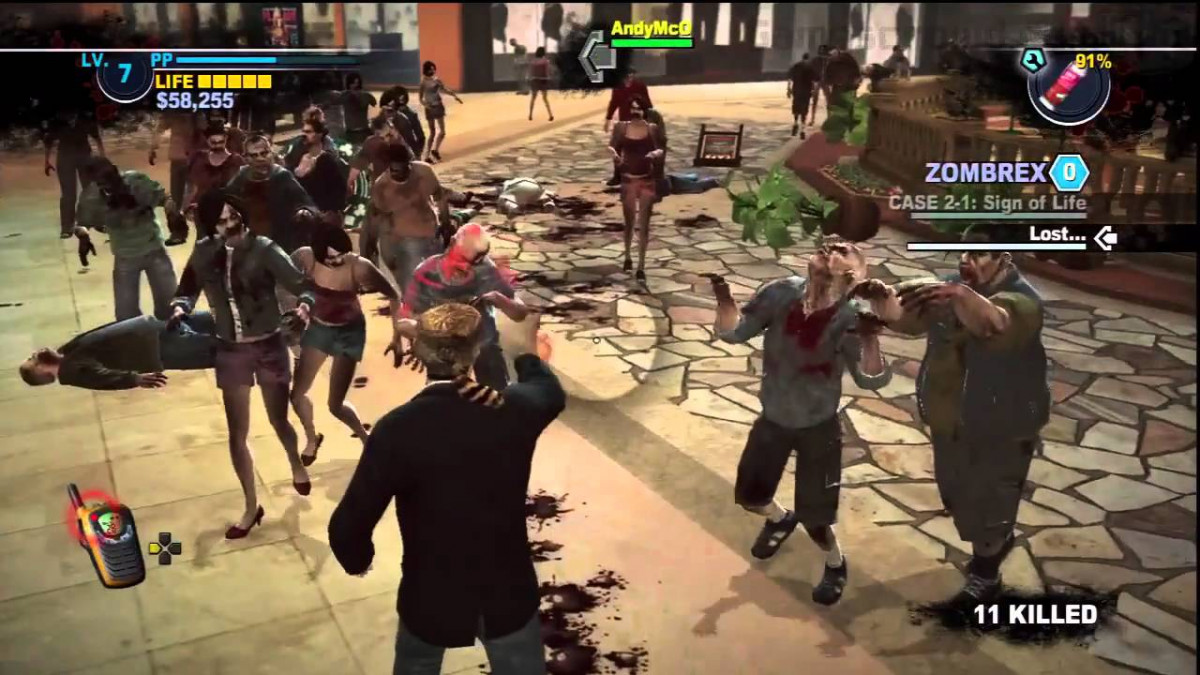Open the Case 2-1: Sign of Life objective
This screenshot has height=675, width=1200.
click(x=987, y=203)
